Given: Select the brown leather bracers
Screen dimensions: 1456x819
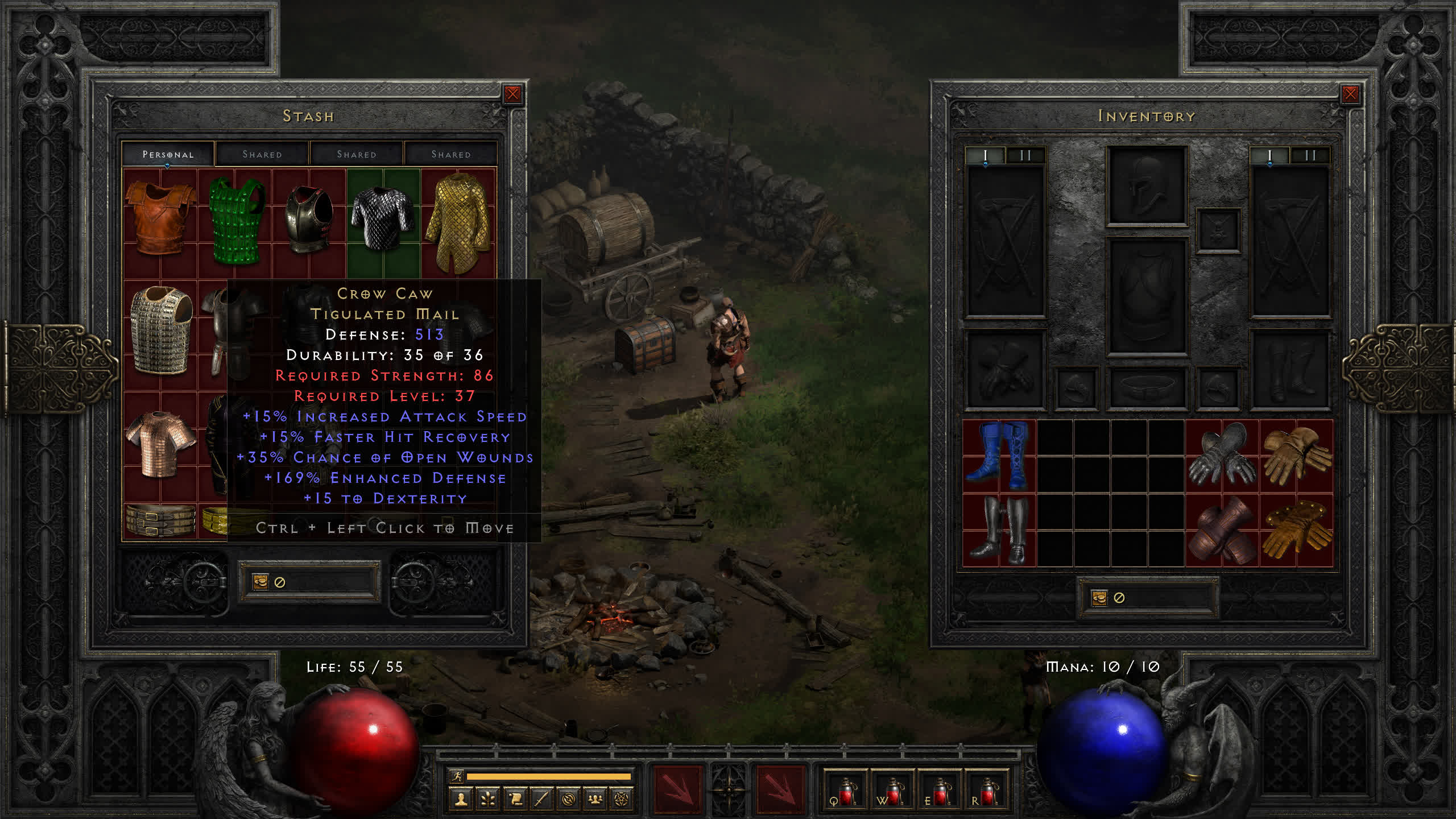Looking at the screenshot, I should [x=1221, y=530].
